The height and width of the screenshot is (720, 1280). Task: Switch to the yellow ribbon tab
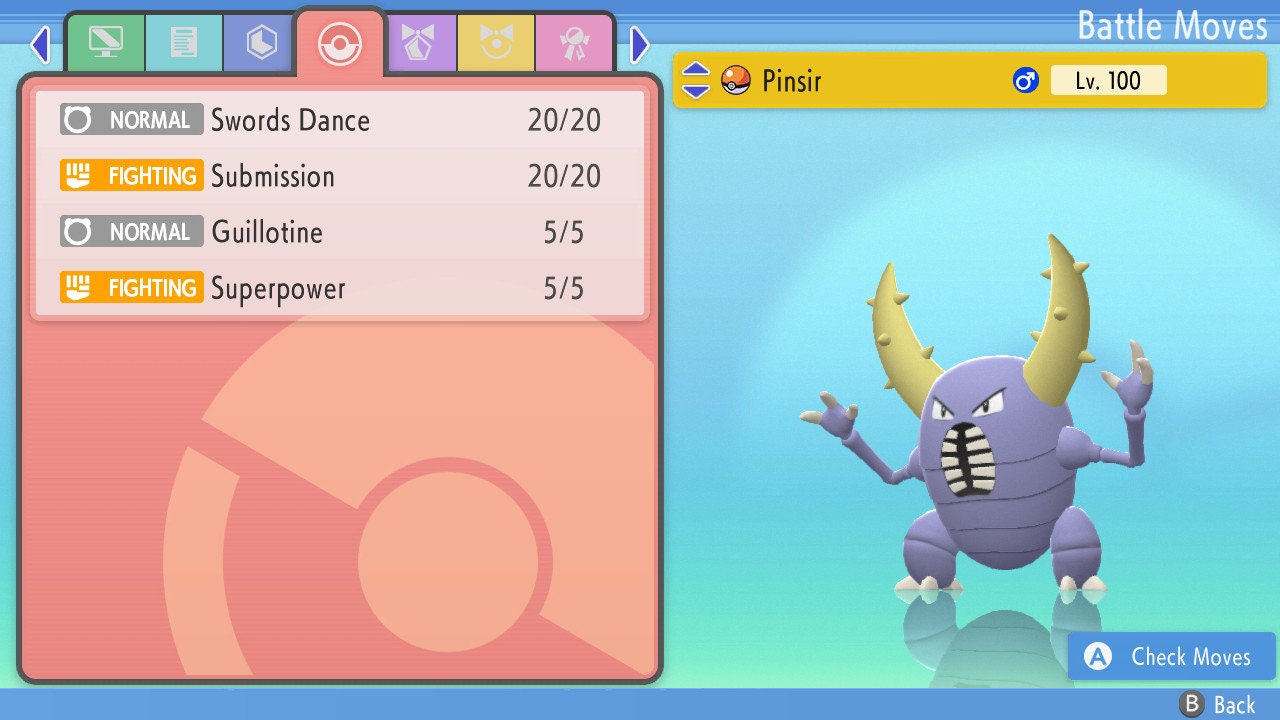point(496,43)
